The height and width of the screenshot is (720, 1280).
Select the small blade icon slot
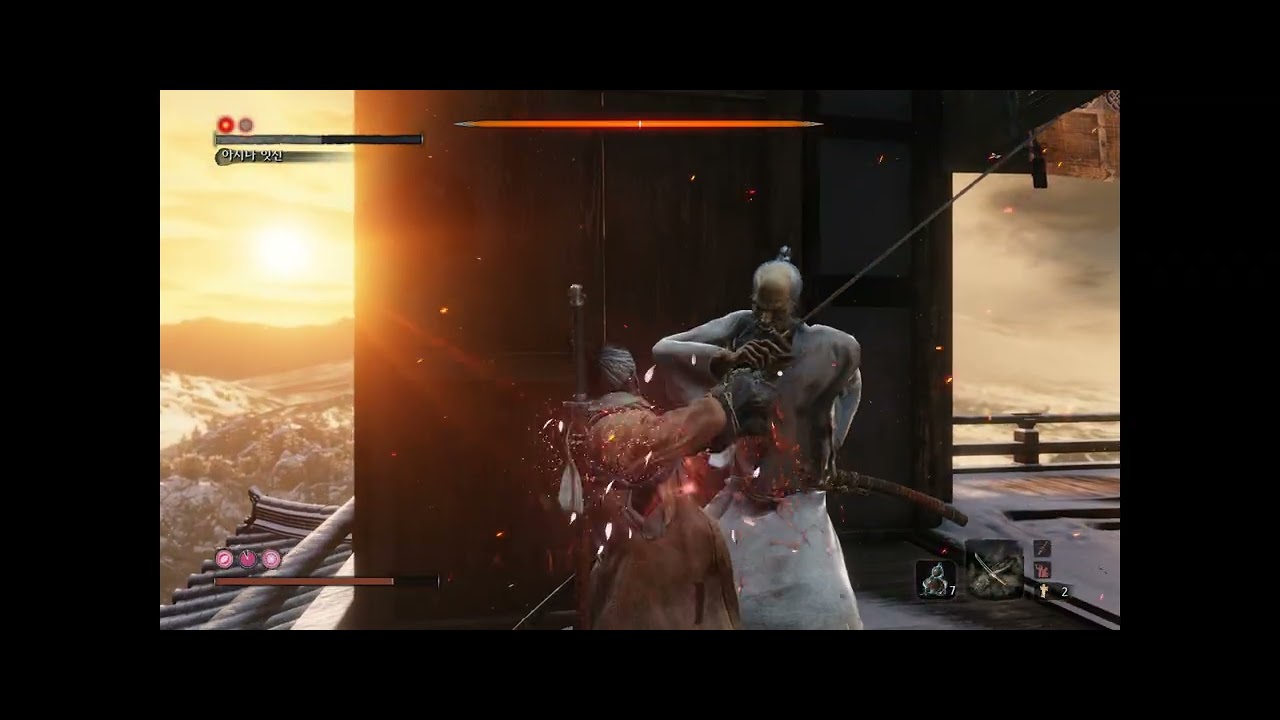coord(1042,548)
